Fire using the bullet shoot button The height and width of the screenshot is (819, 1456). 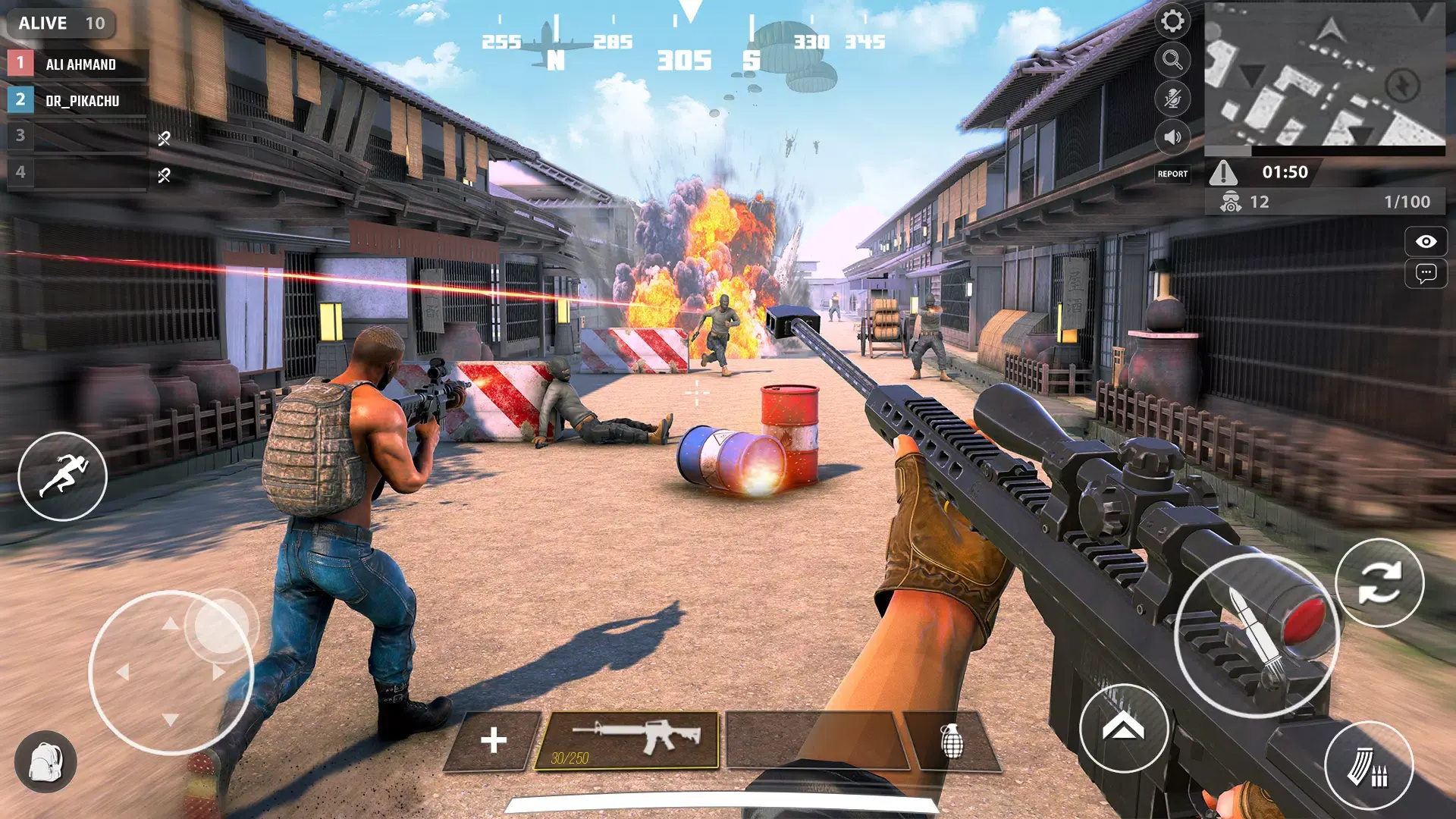[1256, 635]
